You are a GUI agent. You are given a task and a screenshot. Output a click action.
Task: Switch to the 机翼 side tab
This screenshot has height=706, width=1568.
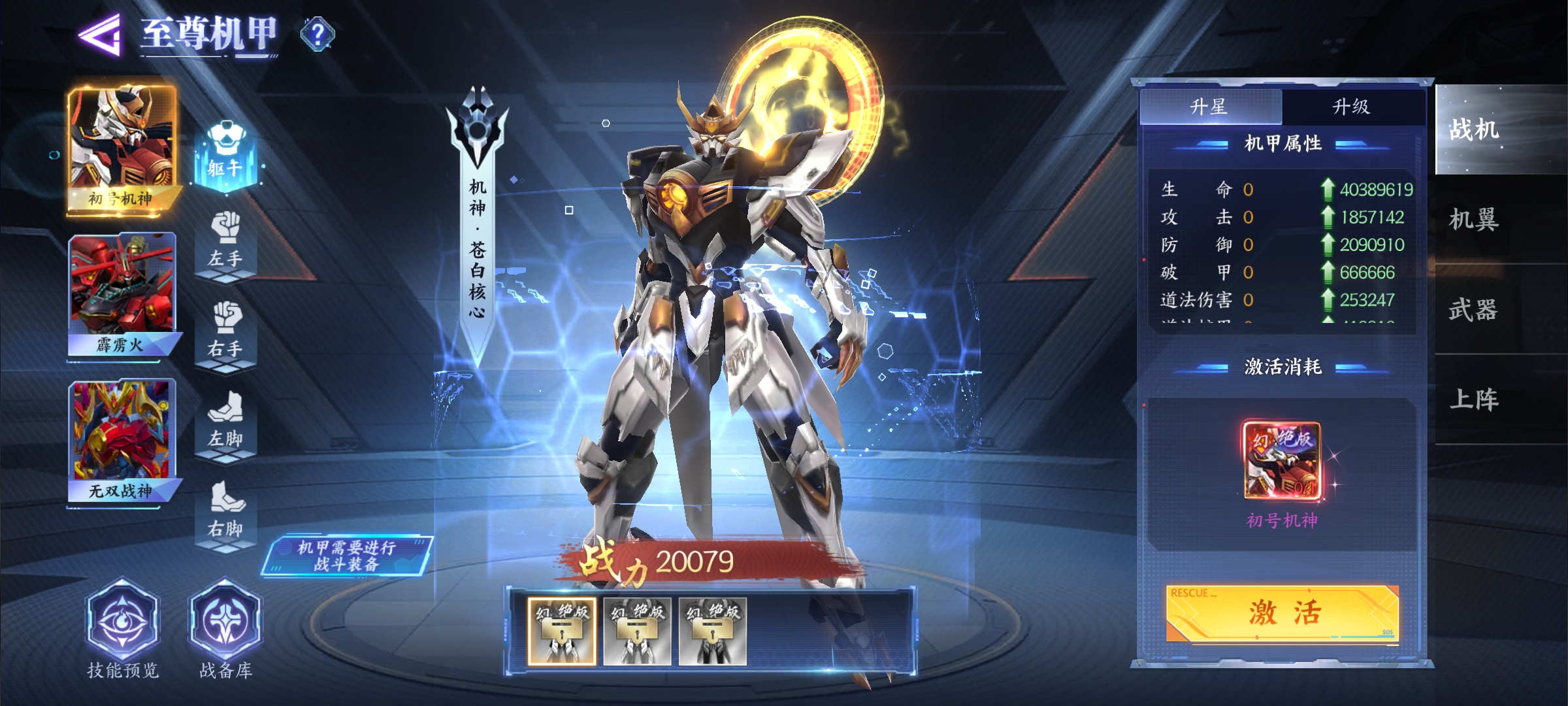[x=1475, y=220]
